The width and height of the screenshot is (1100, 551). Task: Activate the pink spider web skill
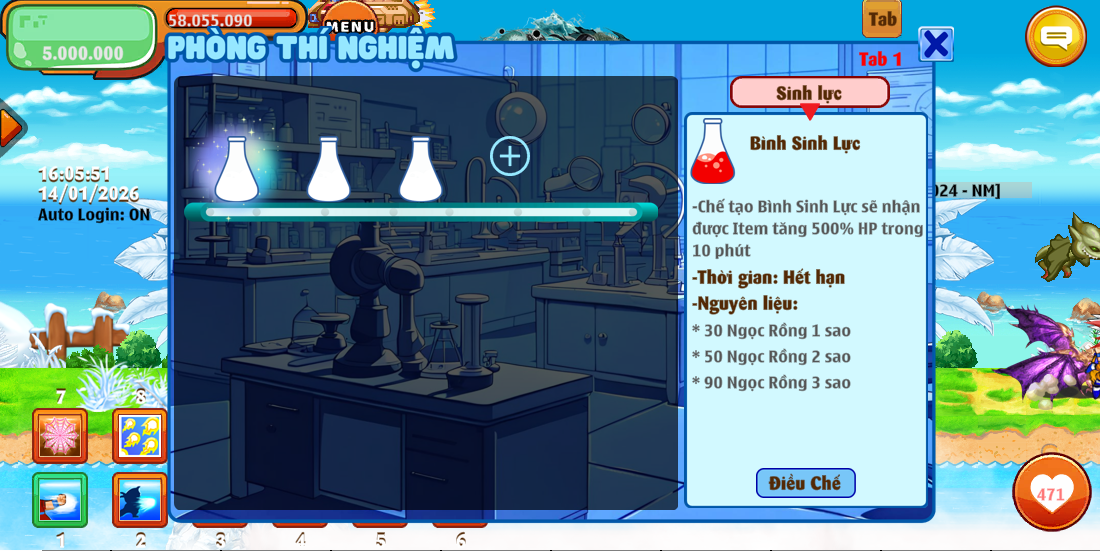[x=60, y=435]
